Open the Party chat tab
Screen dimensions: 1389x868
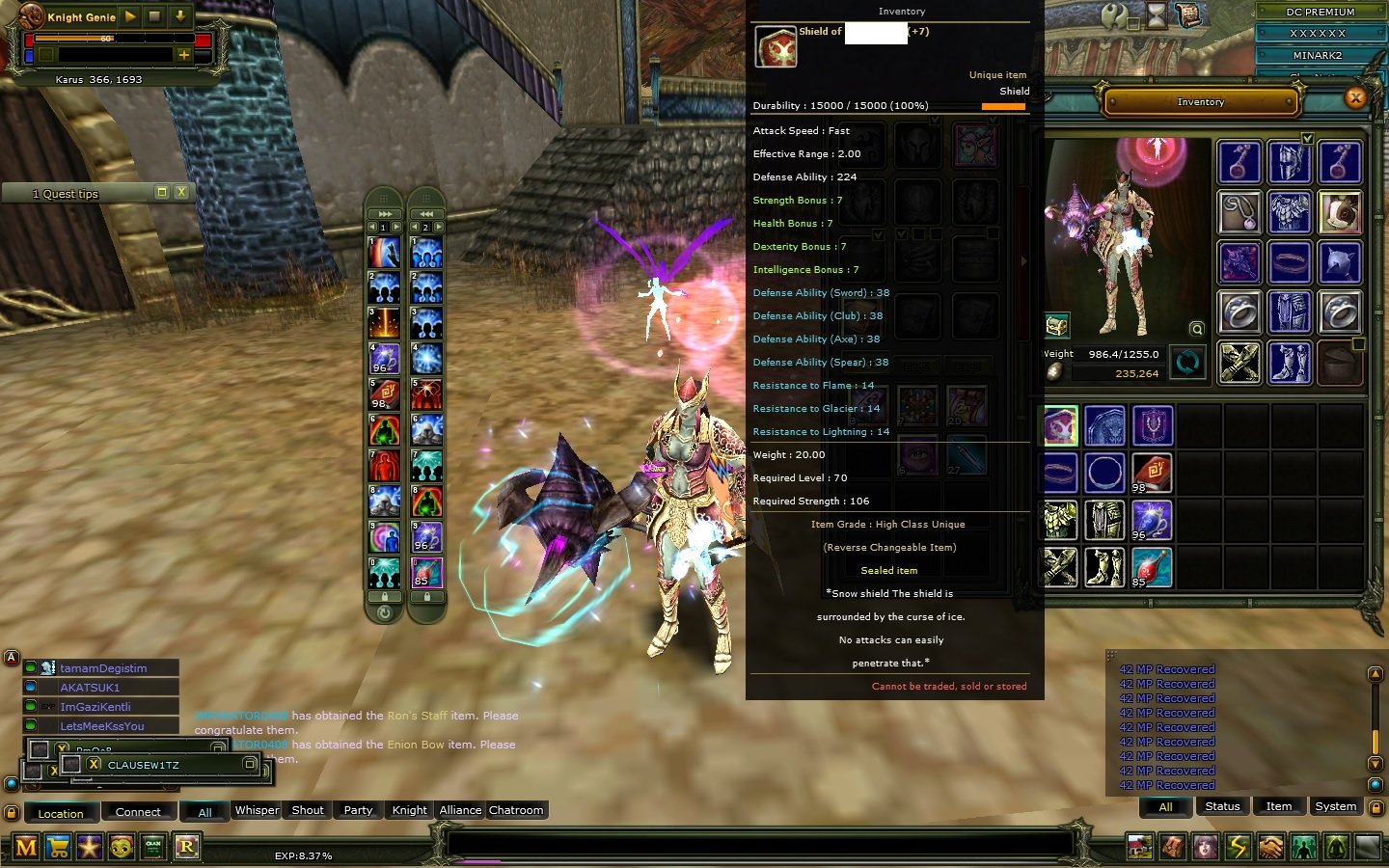pyautogui.click(x=358, y=810)
